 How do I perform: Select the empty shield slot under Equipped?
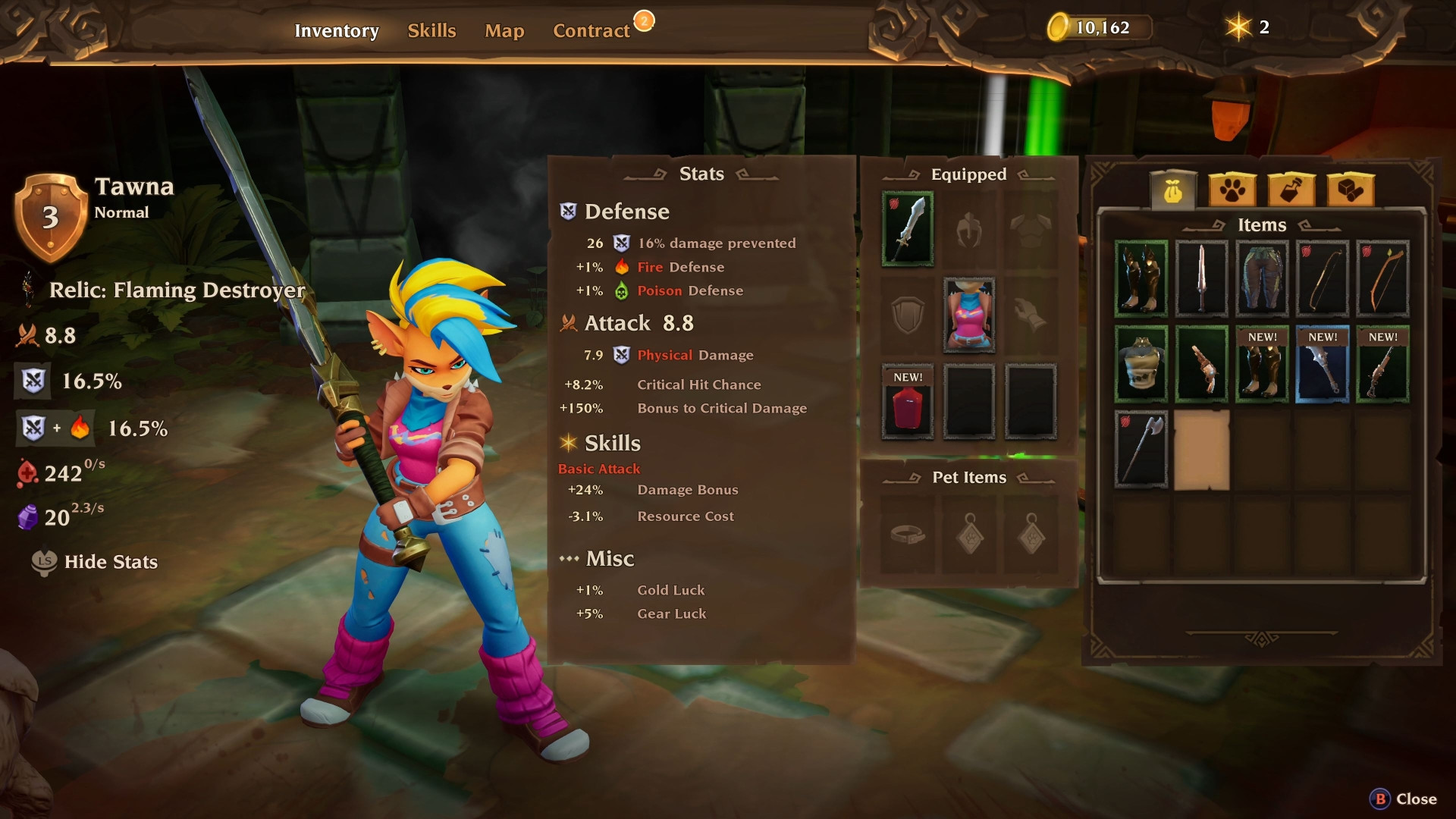click(x=908, y=316)
